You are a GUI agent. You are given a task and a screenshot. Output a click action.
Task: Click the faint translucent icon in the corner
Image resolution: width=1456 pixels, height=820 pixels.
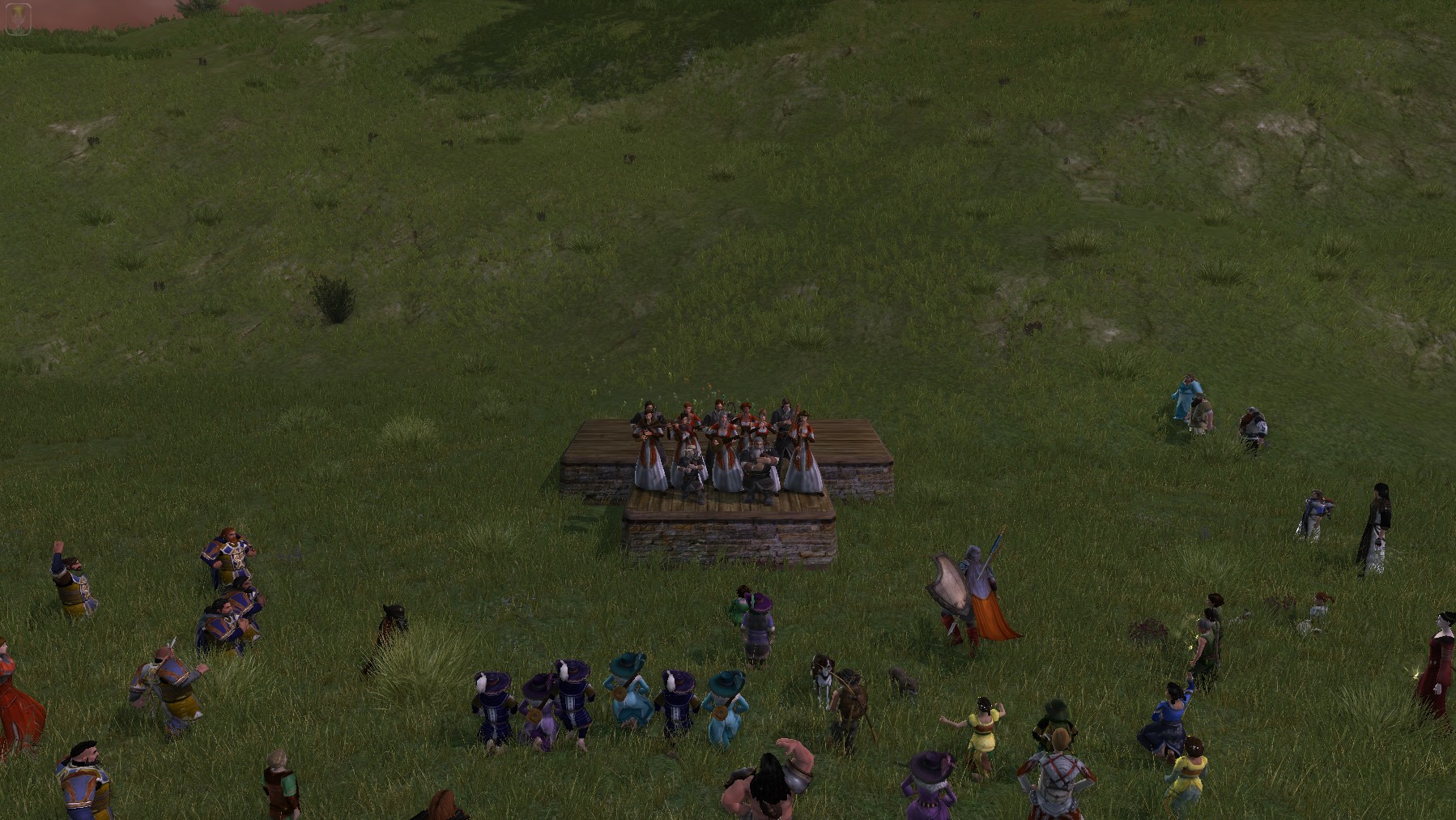(18, 19)
